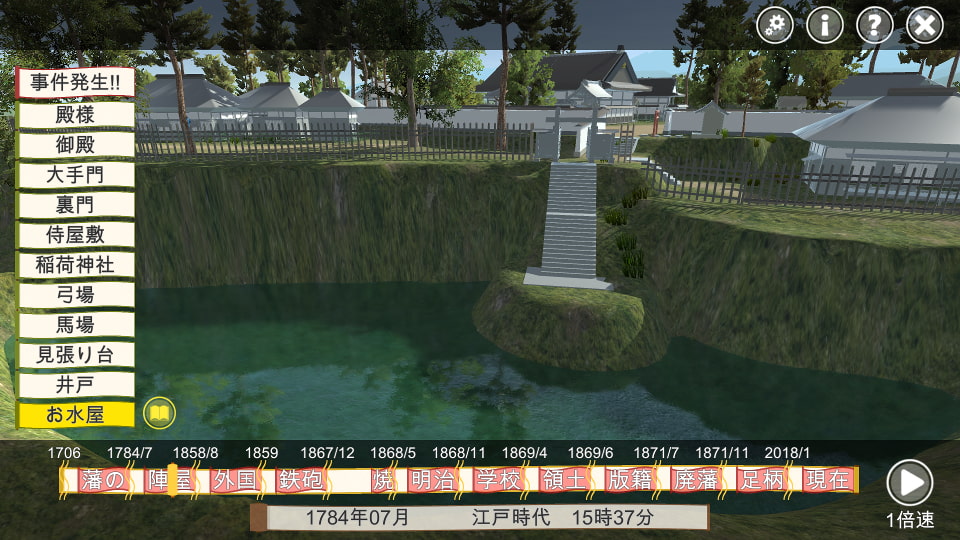Screen dimensions: 960x540
Task: Select the 井戸 entry
Action: (75, 384)
